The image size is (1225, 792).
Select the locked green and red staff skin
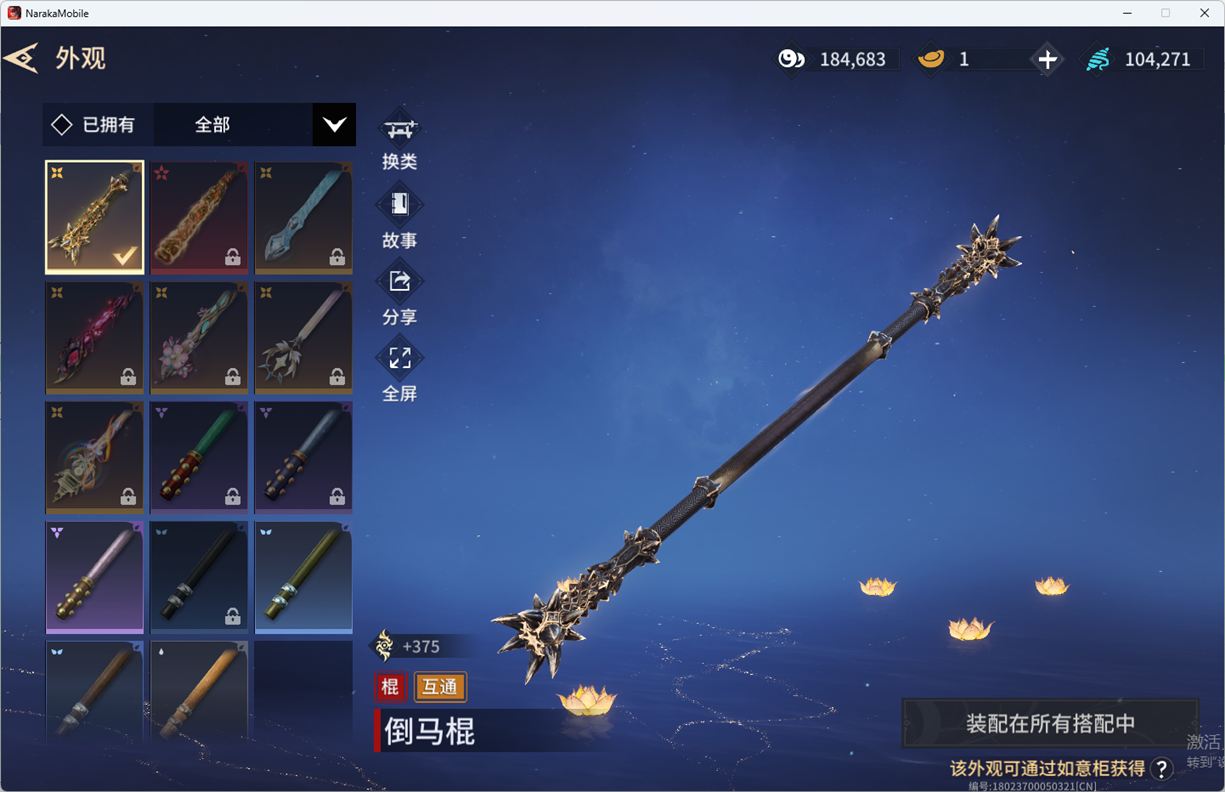point(199,457)
